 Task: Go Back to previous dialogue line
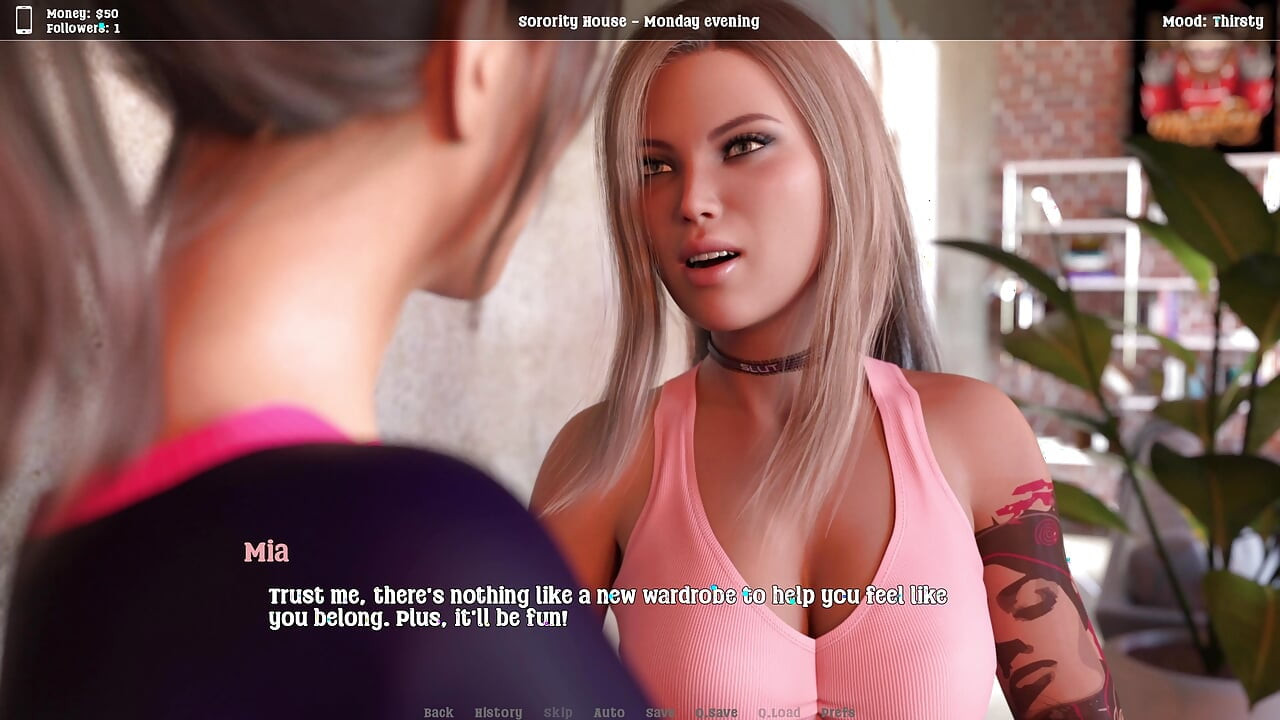438,712
